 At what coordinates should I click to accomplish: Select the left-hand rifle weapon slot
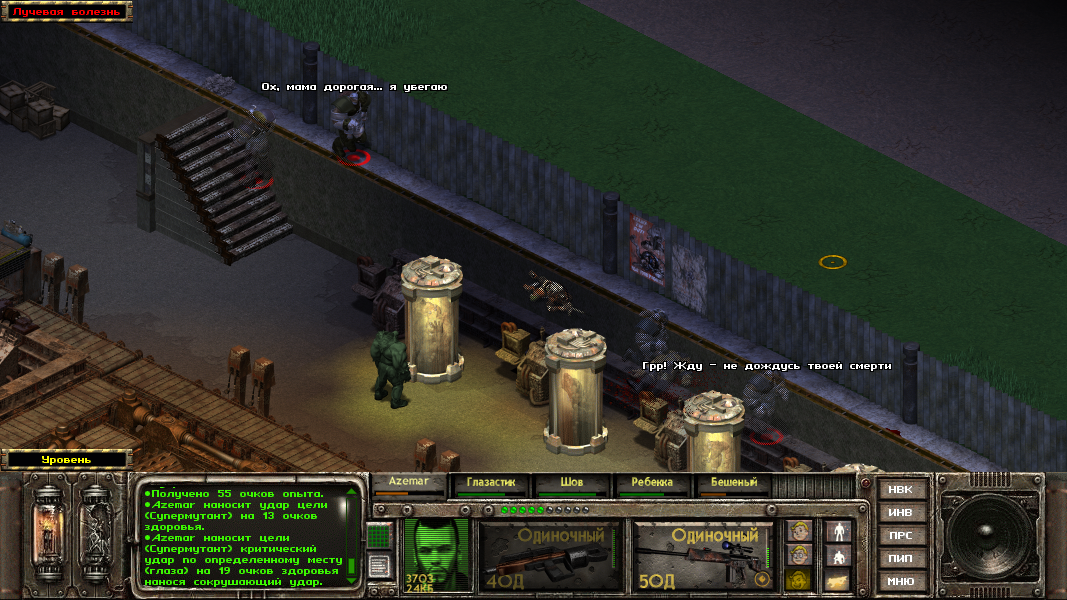pos(548,556)
